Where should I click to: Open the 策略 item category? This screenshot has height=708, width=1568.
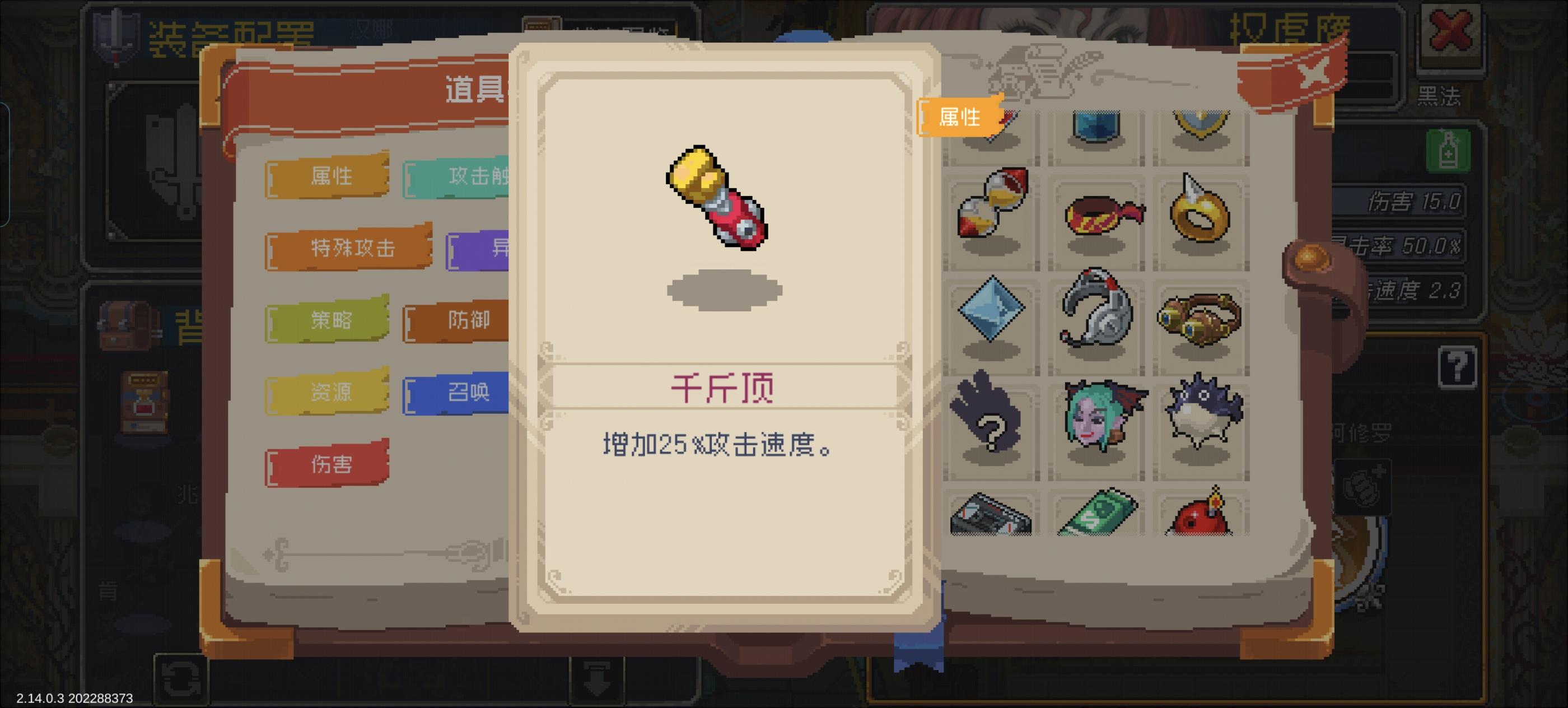328,322
